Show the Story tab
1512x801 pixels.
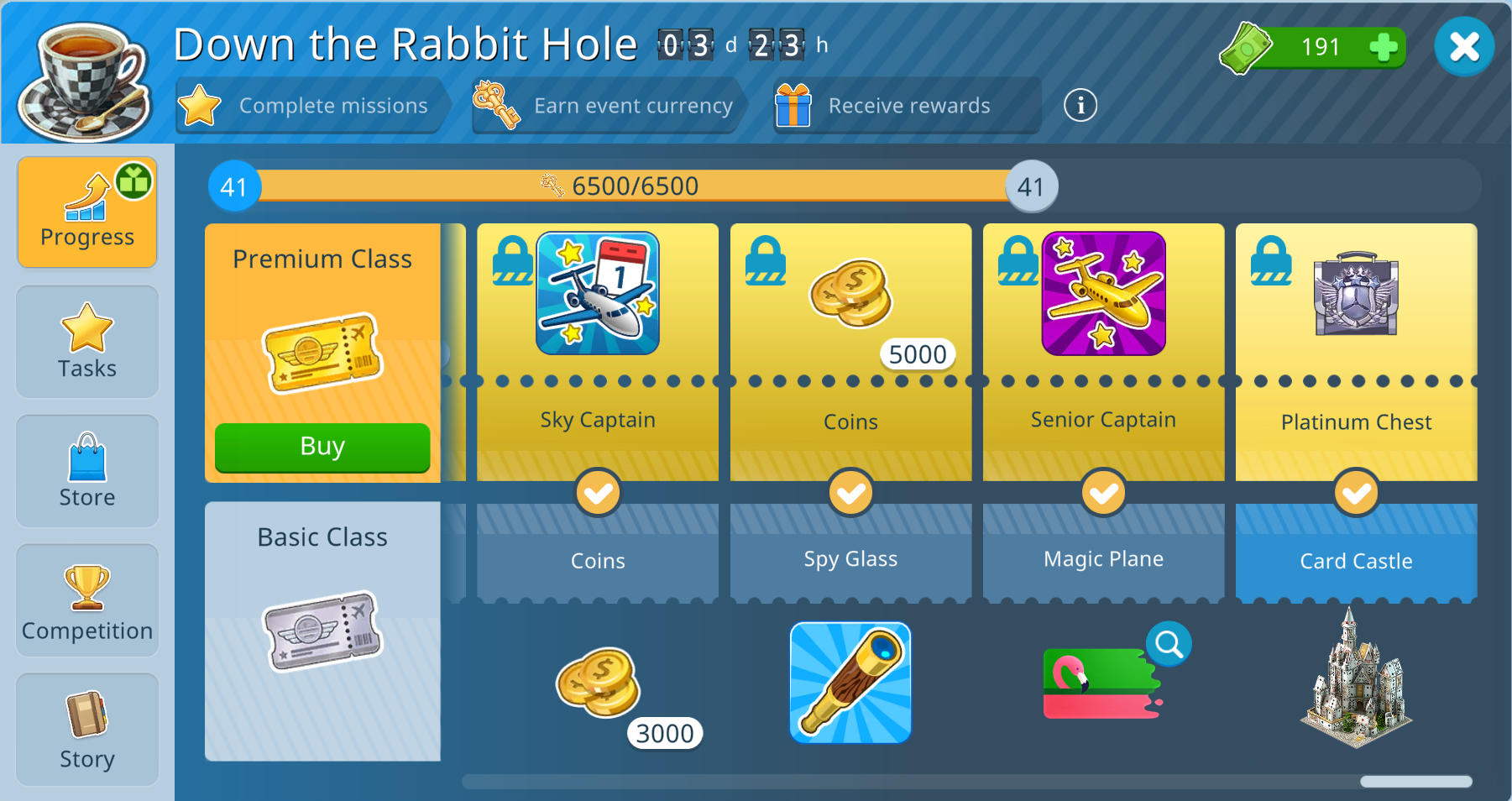pyautogui.click(x=87, y=730)
